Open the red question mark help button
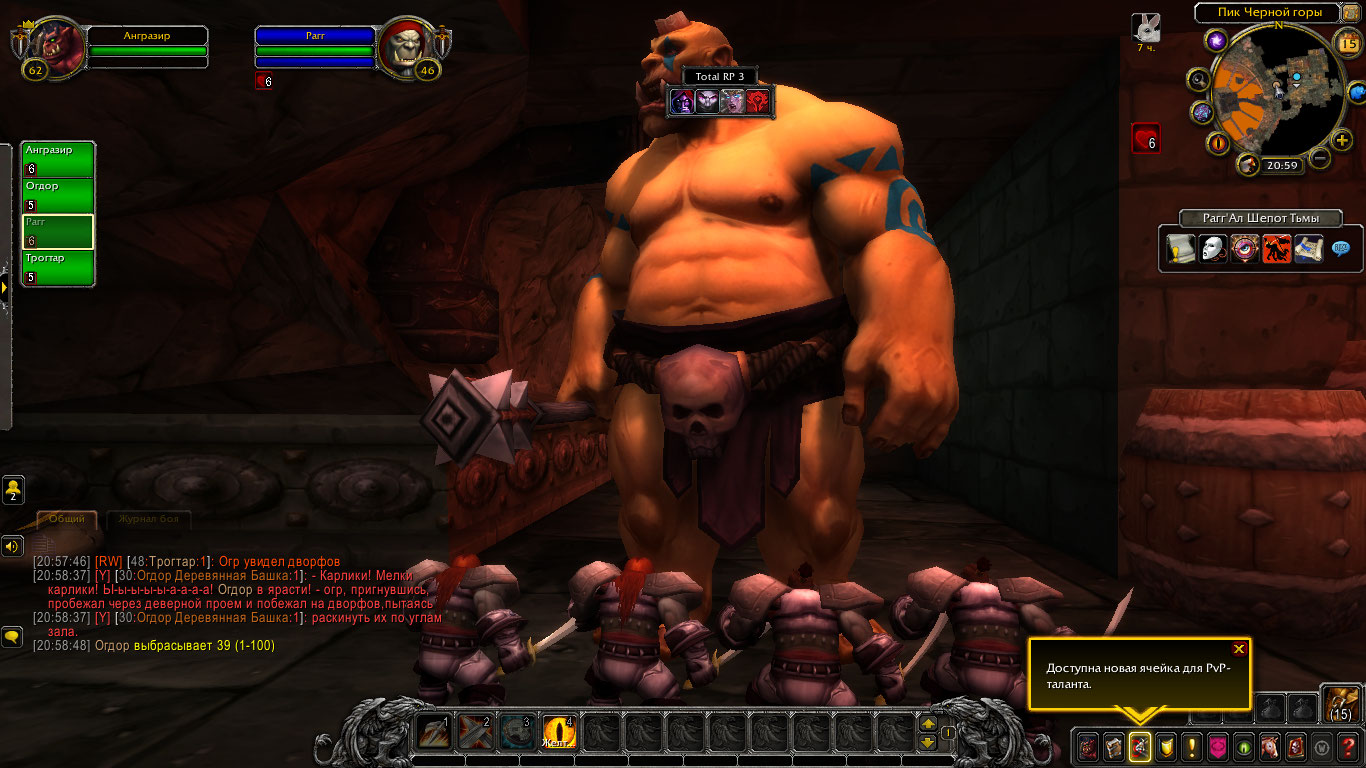 (1348, 746)
